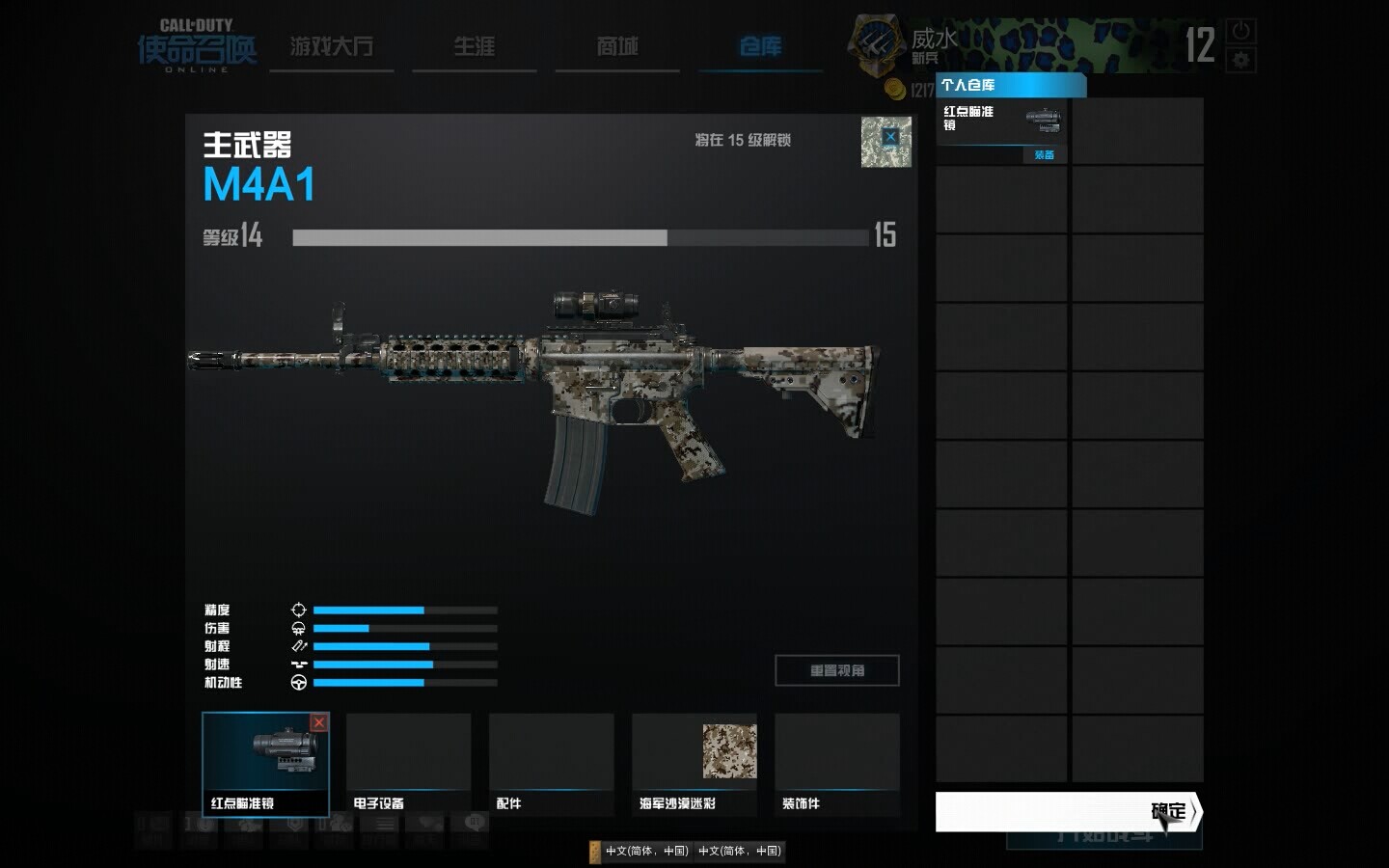Click the camo thumbnail beside the unlock text
The width and height of the screenshot is (1389, 868).
[885, 142]
